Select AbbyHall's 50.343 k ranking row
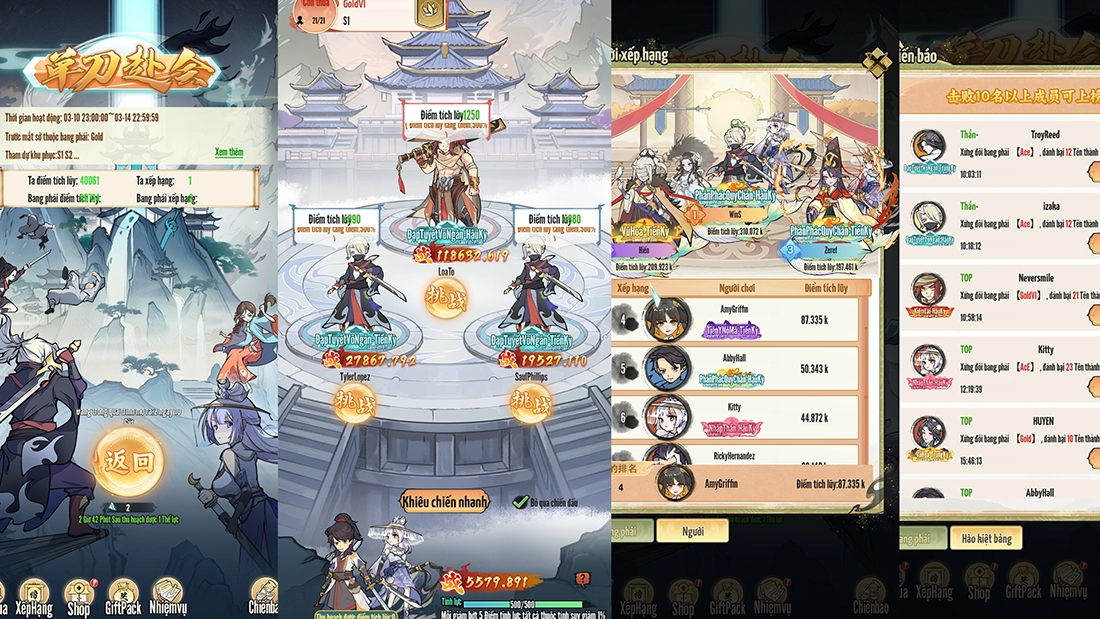The width and height of the screenshot is (1100, 619). [740, 368]
